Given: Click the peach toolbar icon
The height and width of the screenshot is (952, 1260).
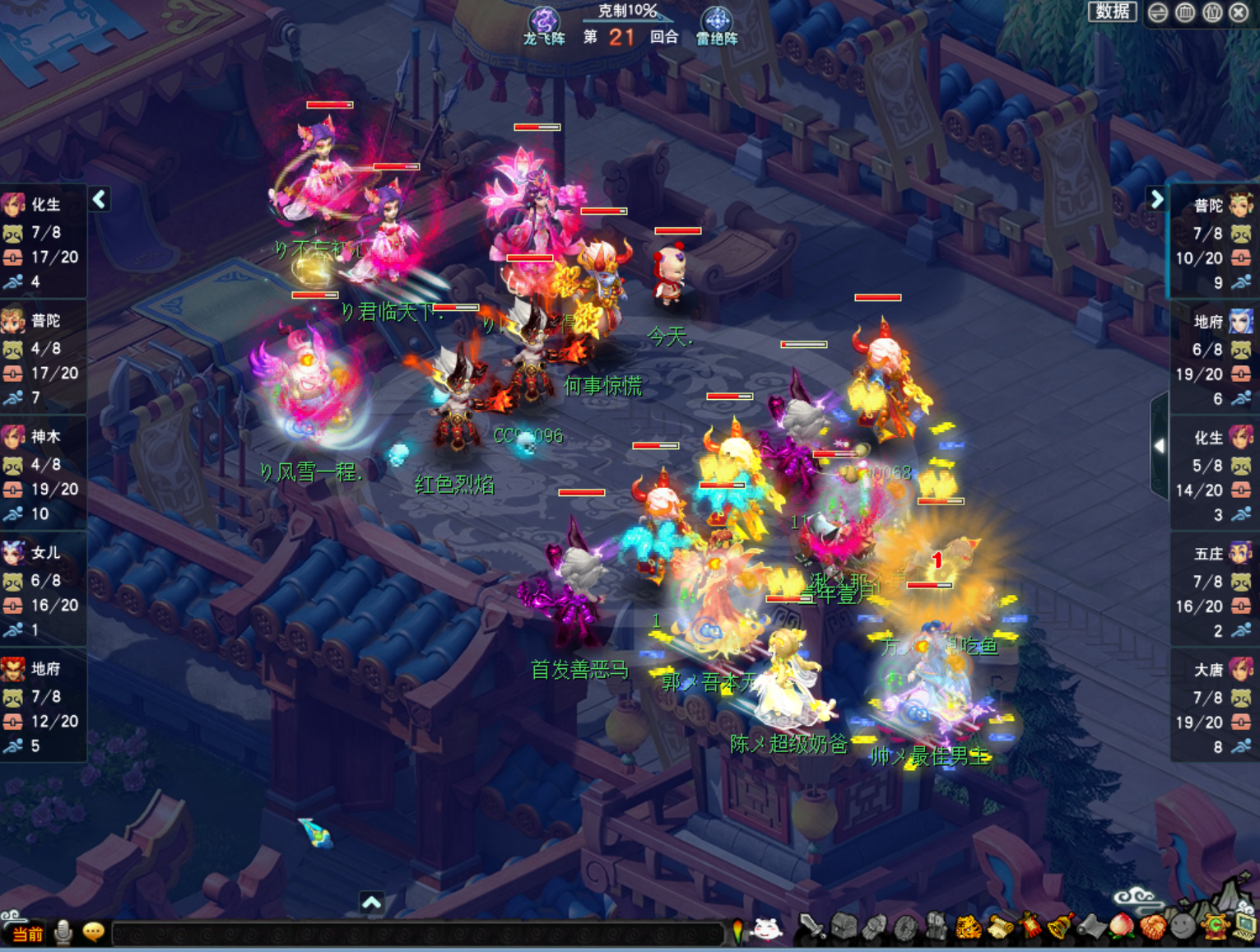Looking at the screenshot, I should click(1121, 927).
